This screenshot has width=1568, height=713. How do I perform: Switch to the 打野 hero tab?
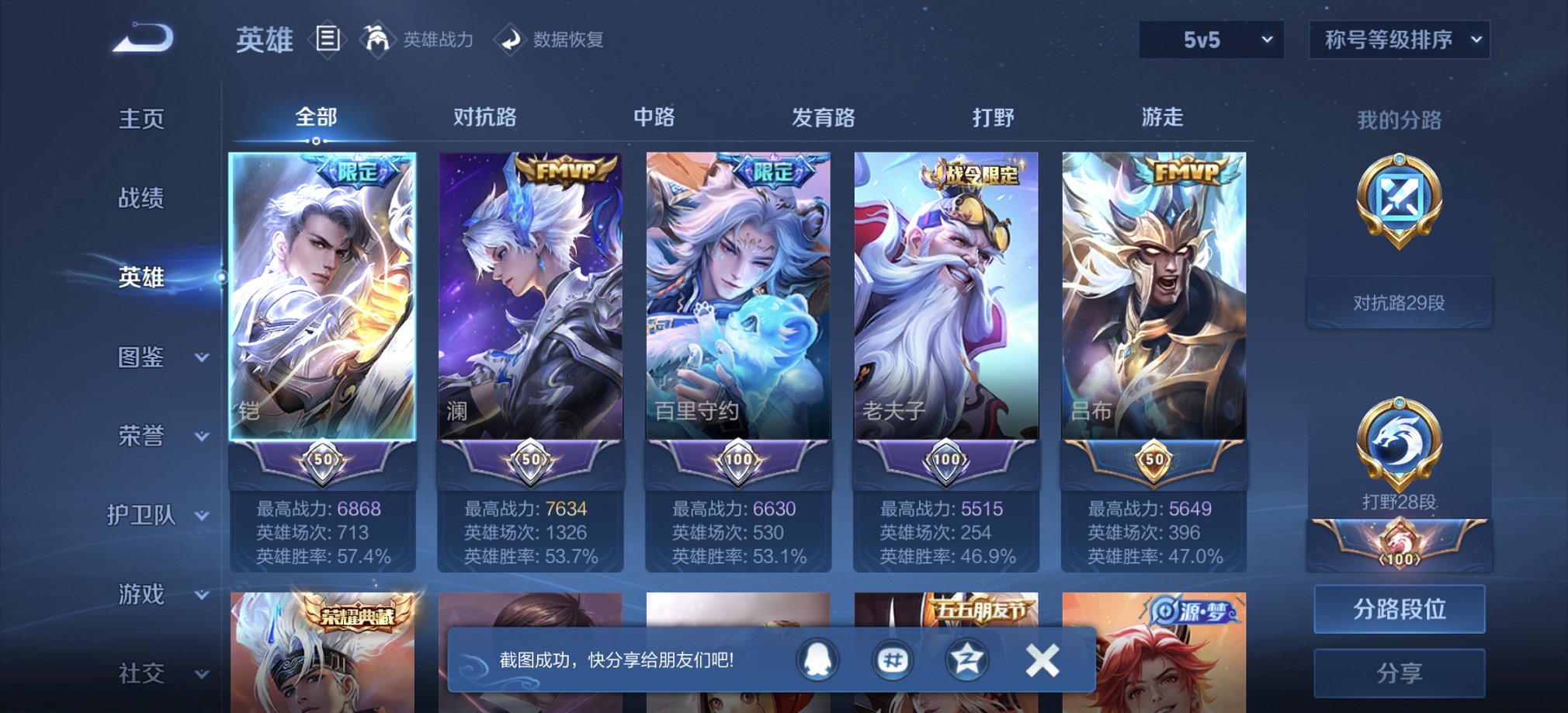tap(993, 117)
